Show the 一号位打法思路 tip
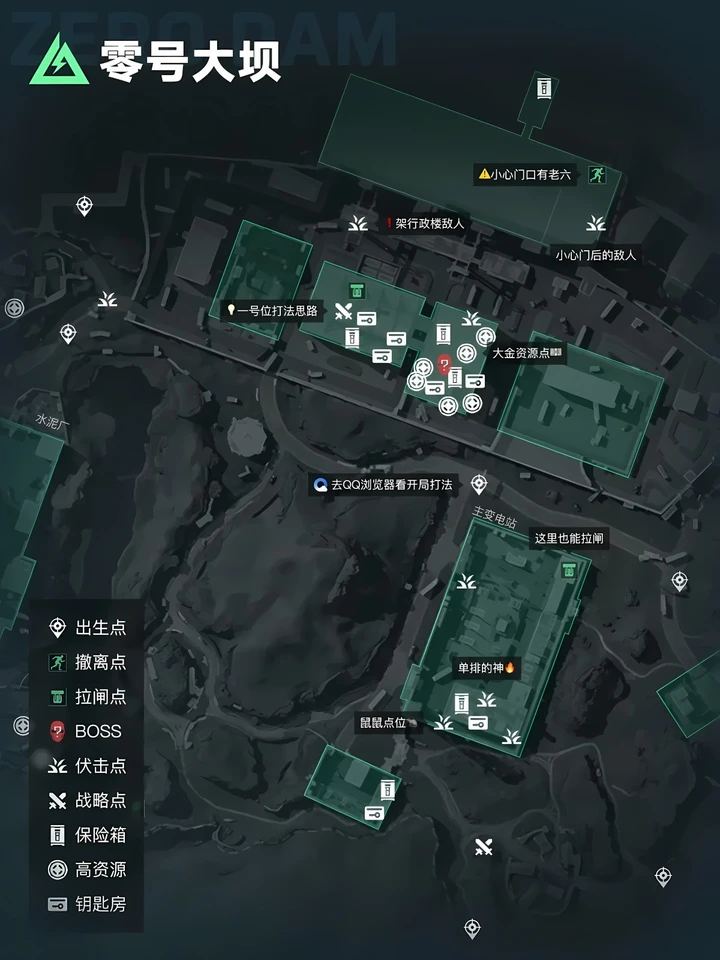The image size is (720, 960). [273, 310]
